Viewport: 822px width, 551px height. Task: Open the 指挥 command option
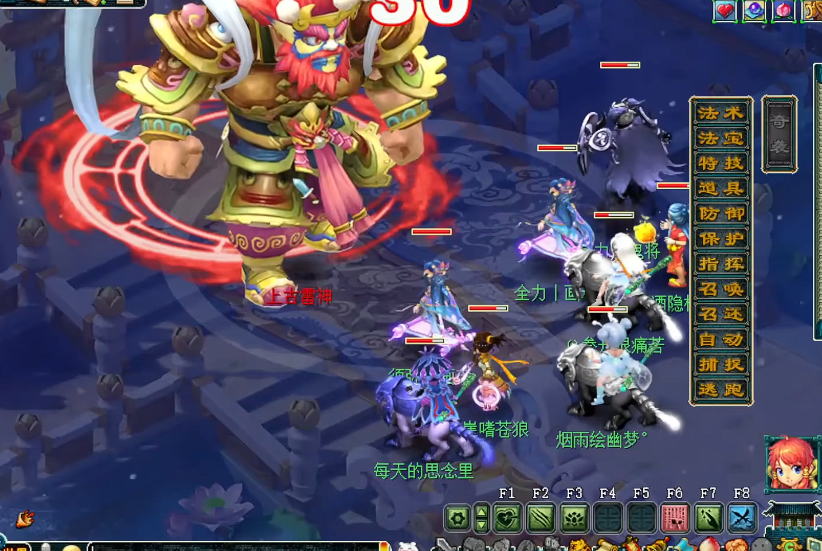pos(720,264)
